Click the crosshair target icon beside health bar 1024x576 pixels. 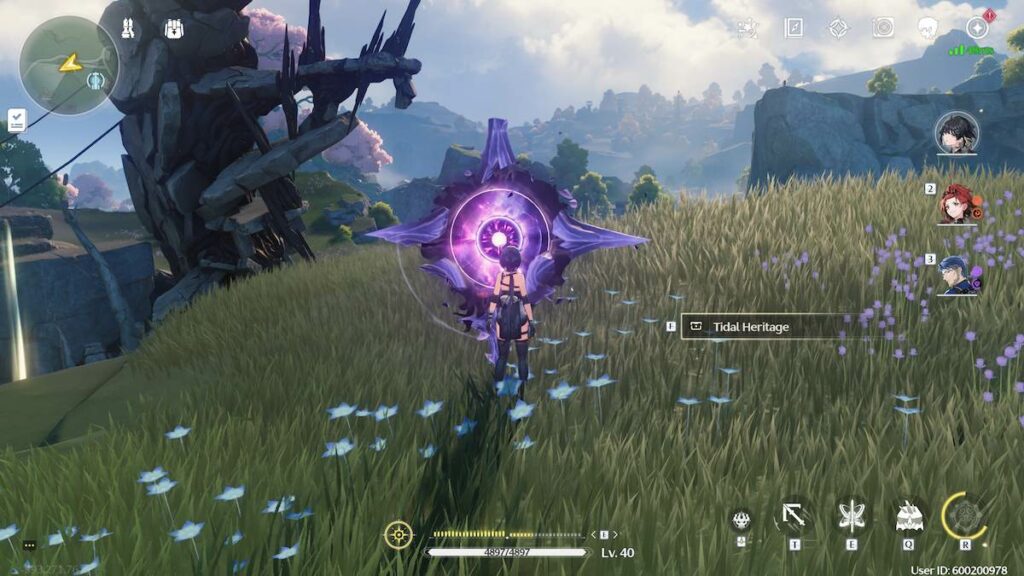click(x=398, y=535)
